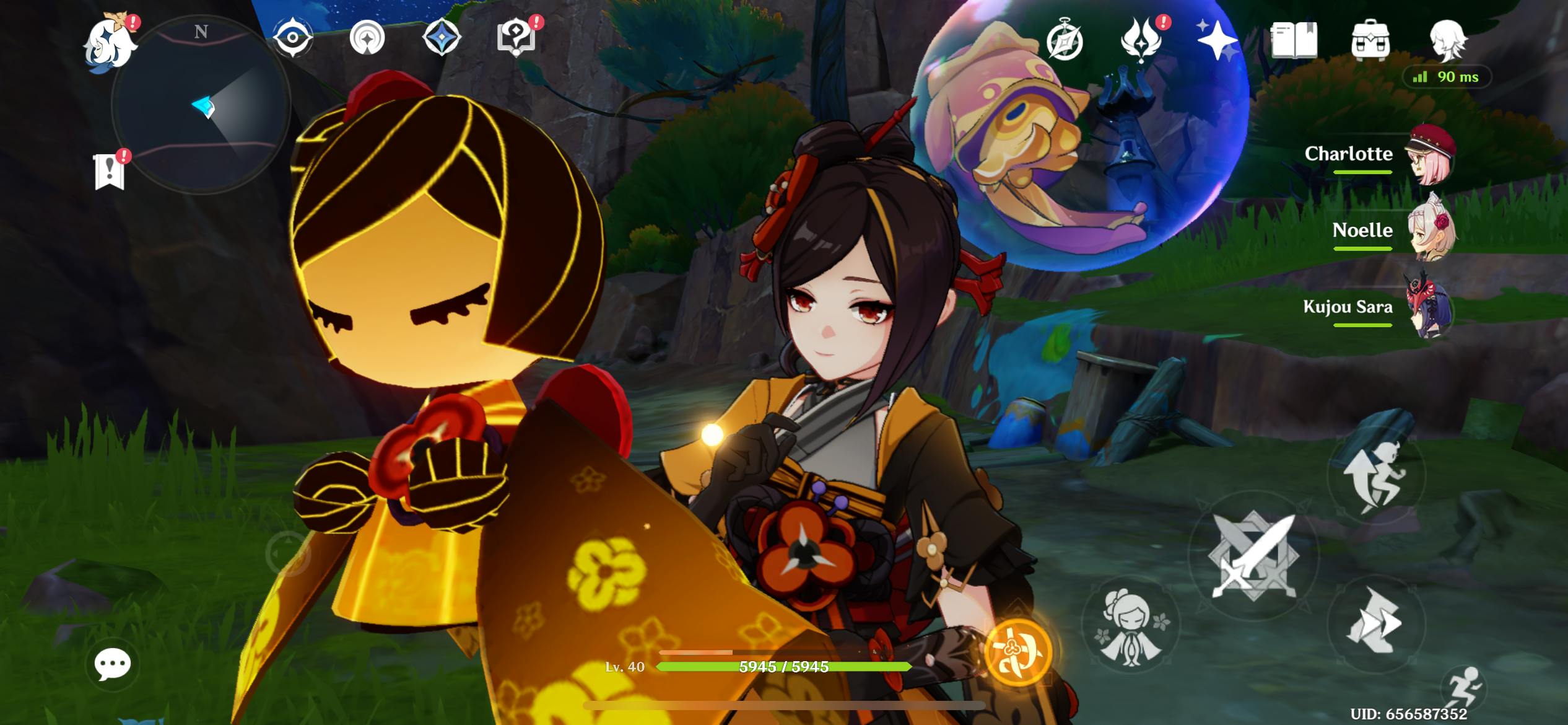Open the Wish star icon
Viewport: 1568px width, 725px height.
1216,40
